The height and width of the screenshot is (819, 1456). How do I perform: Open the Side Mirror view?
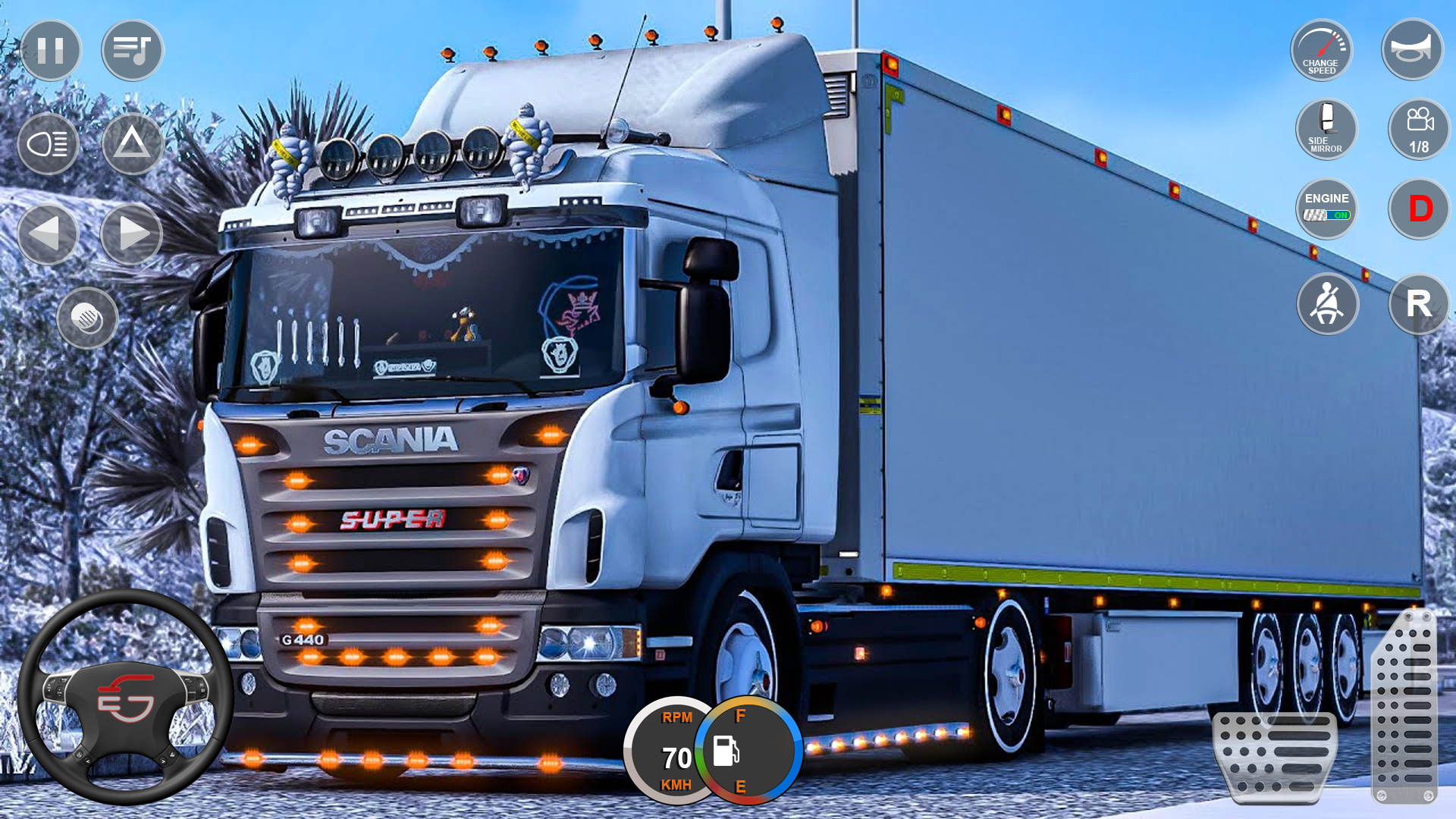tap(1326, 129)
